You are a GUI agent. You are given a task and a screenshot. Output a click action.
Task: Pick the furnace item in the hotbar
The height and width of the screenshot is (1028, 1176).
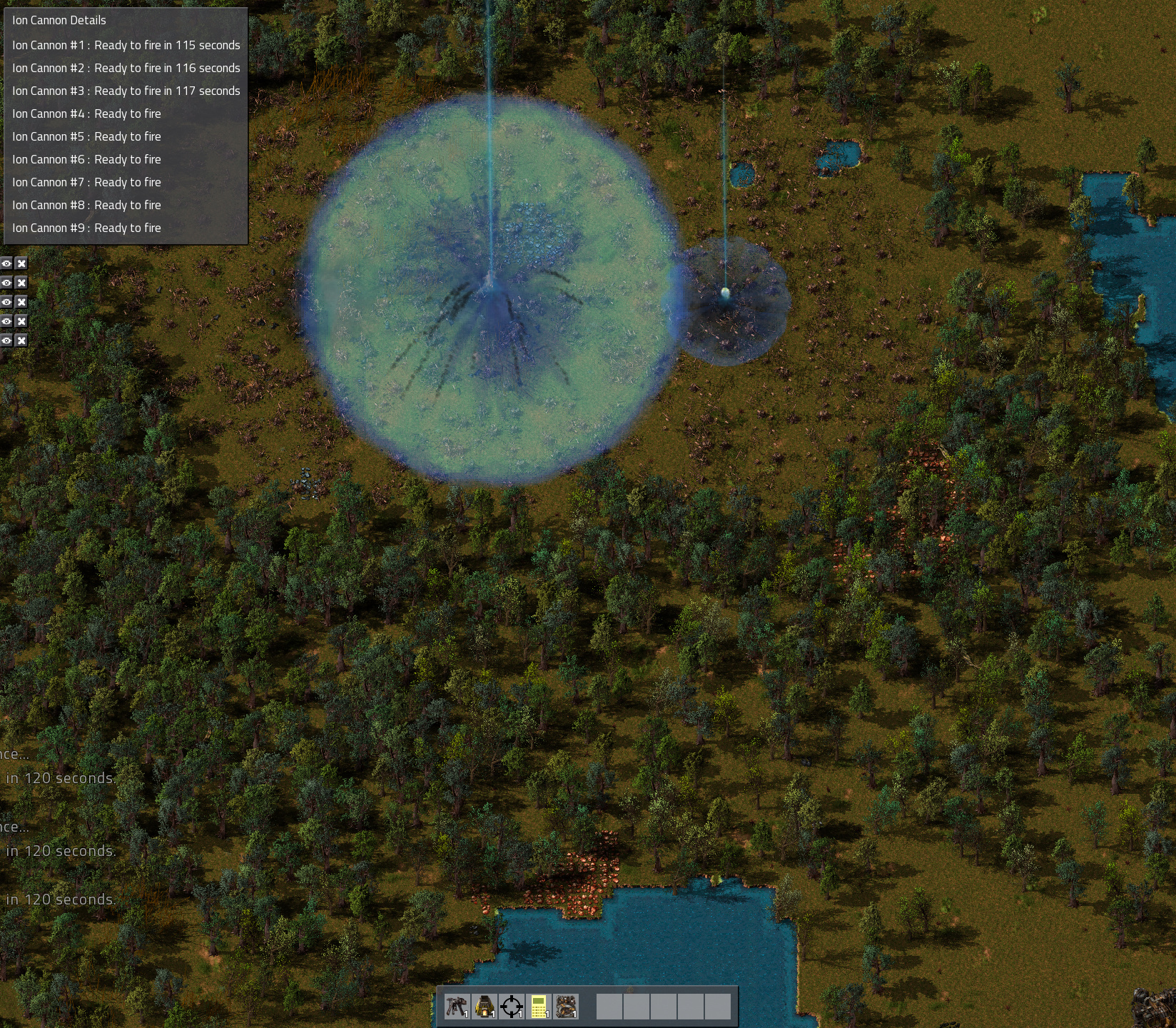coord(485,1007)
